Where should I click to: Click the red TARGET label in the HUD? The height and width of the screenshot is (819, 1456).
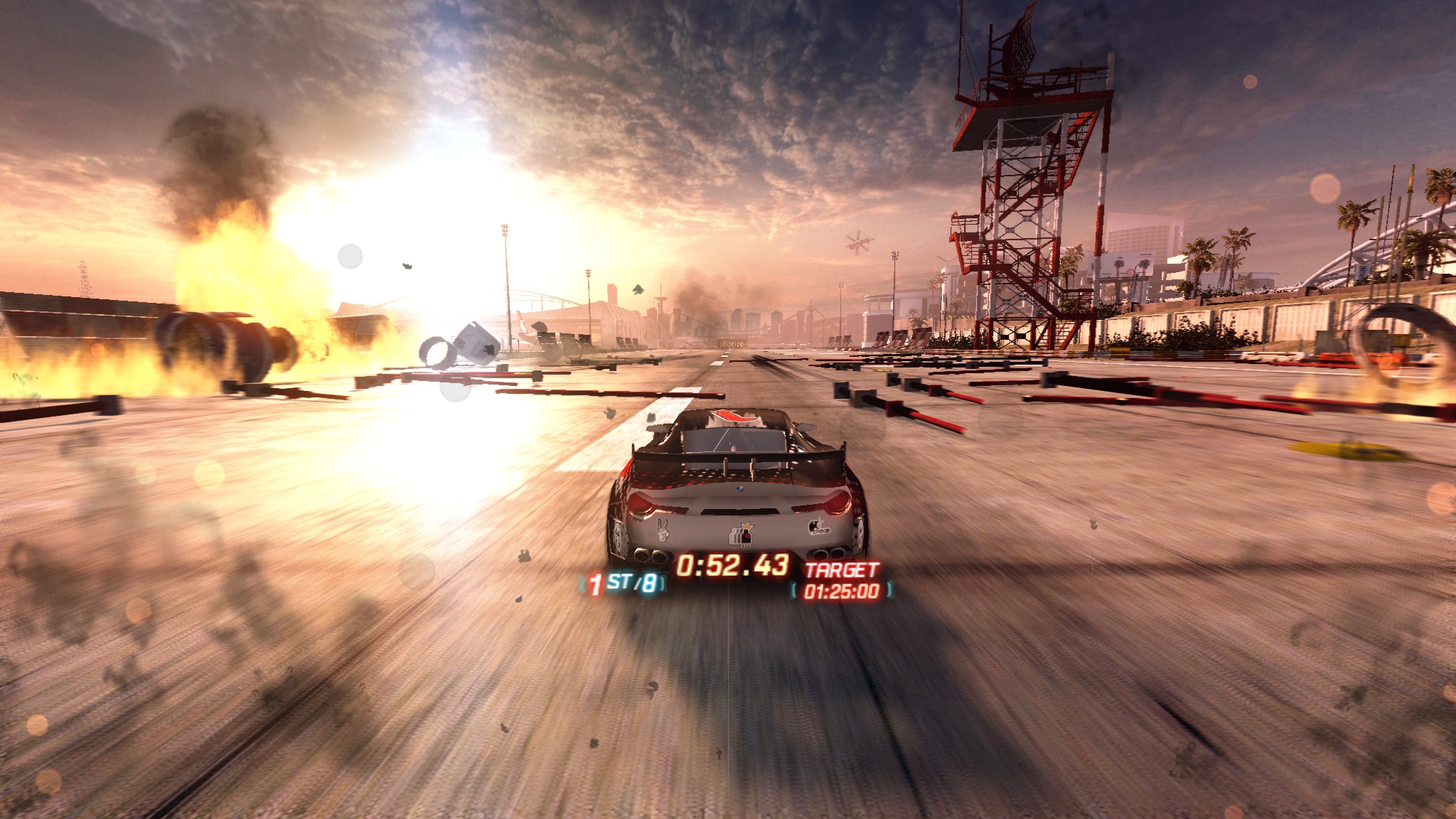pyautogui.click(x=842, y=569)
